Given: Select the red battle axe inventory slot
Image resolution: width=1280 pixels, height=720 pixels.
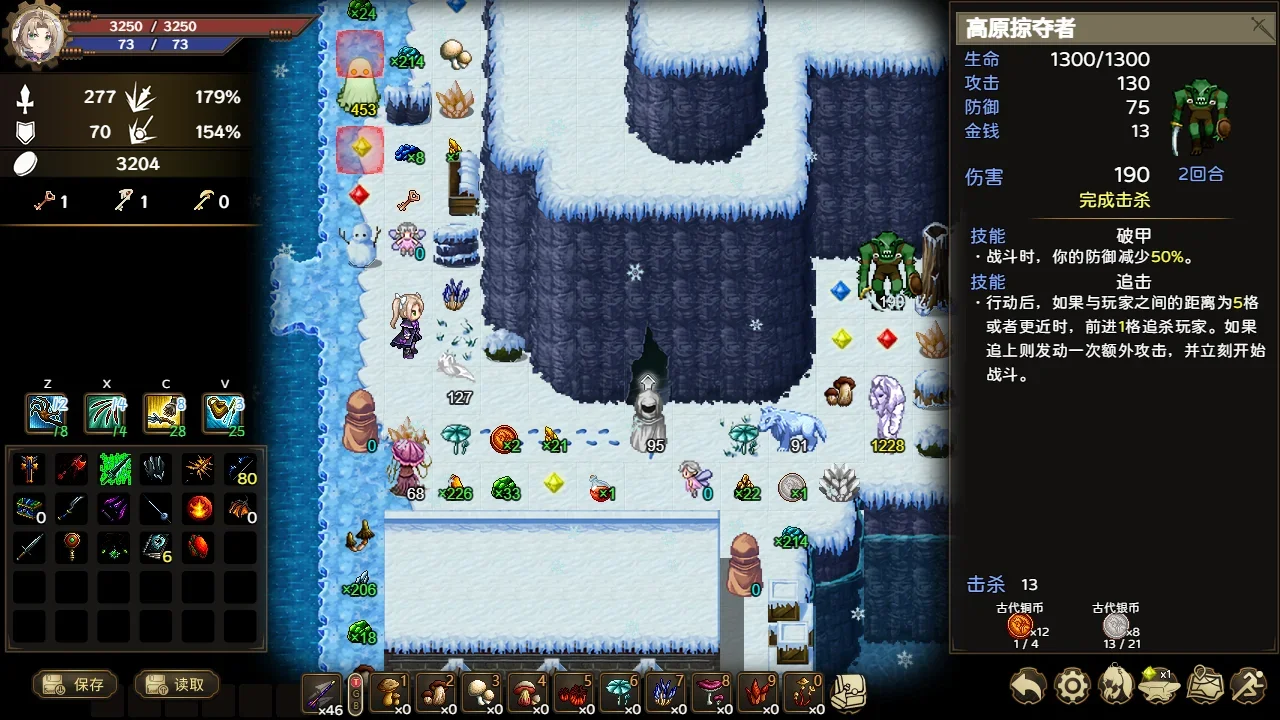Looking at the screenshot, I should [x=71, y=469].
